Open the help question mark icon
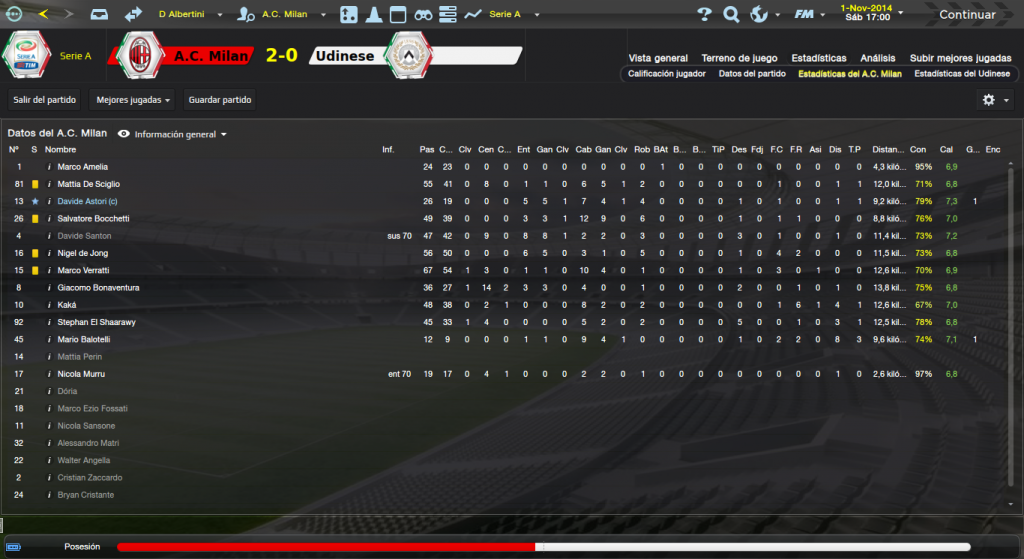1024x559 pixels. 704,15
